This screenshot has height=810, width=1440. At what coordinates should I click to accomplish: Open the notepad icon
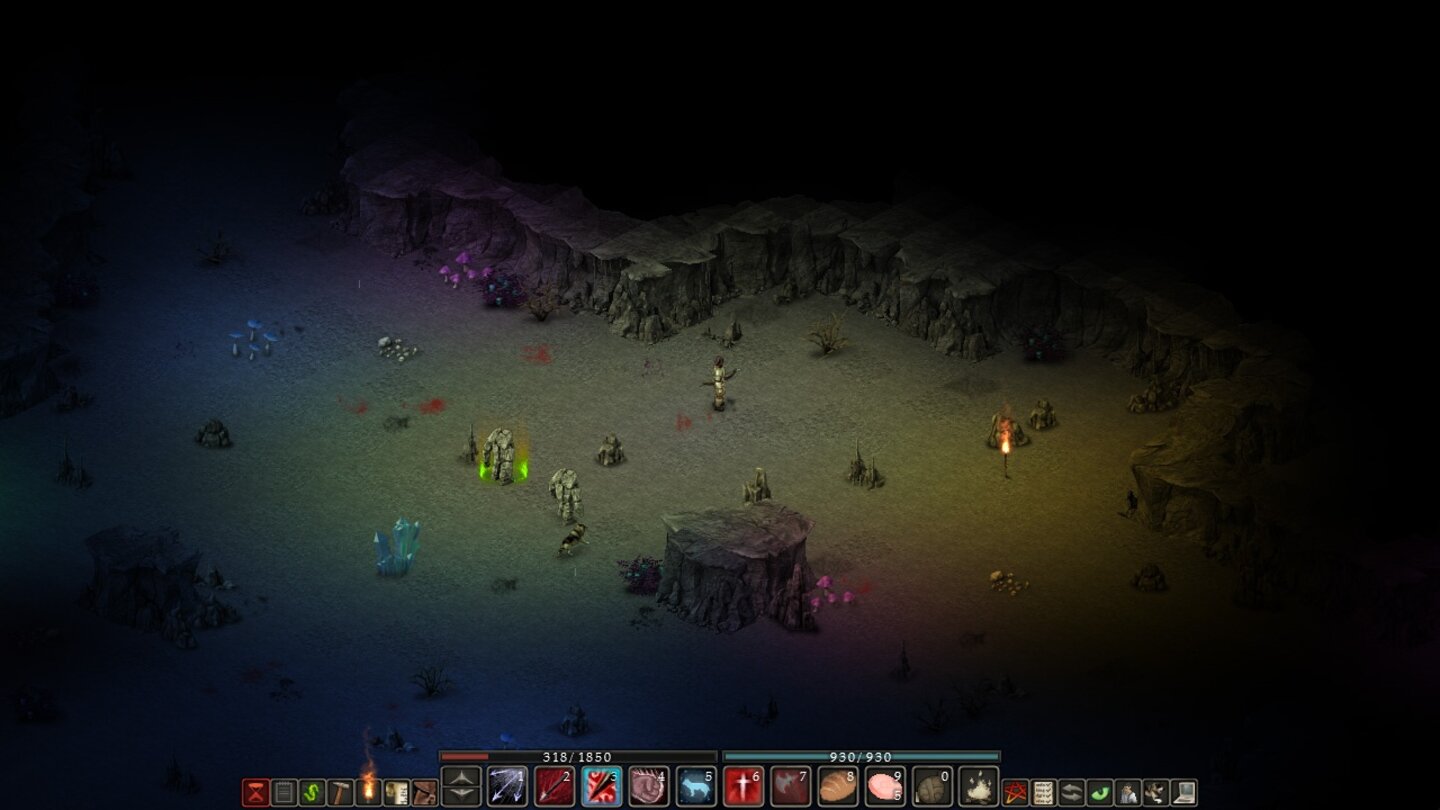pyautogui.click(x=284, y=793)
